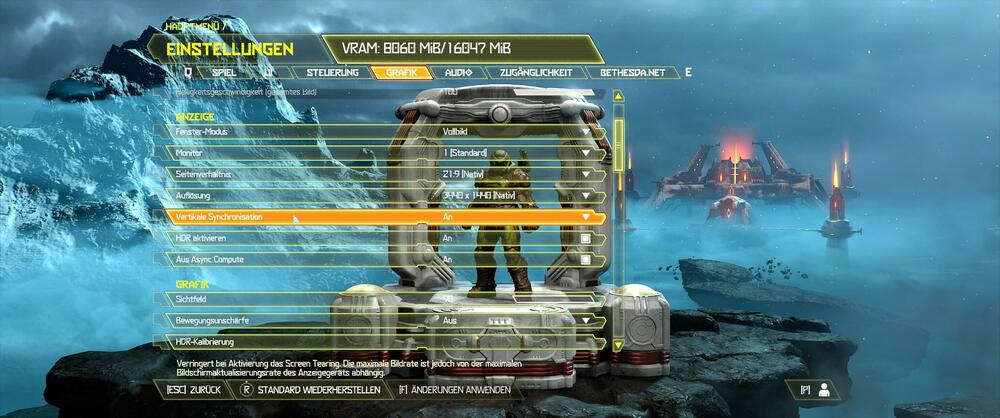Toggle the Aus Async Compute checkbox
This screenshot has height=418, width=1000.
[587, 260]
